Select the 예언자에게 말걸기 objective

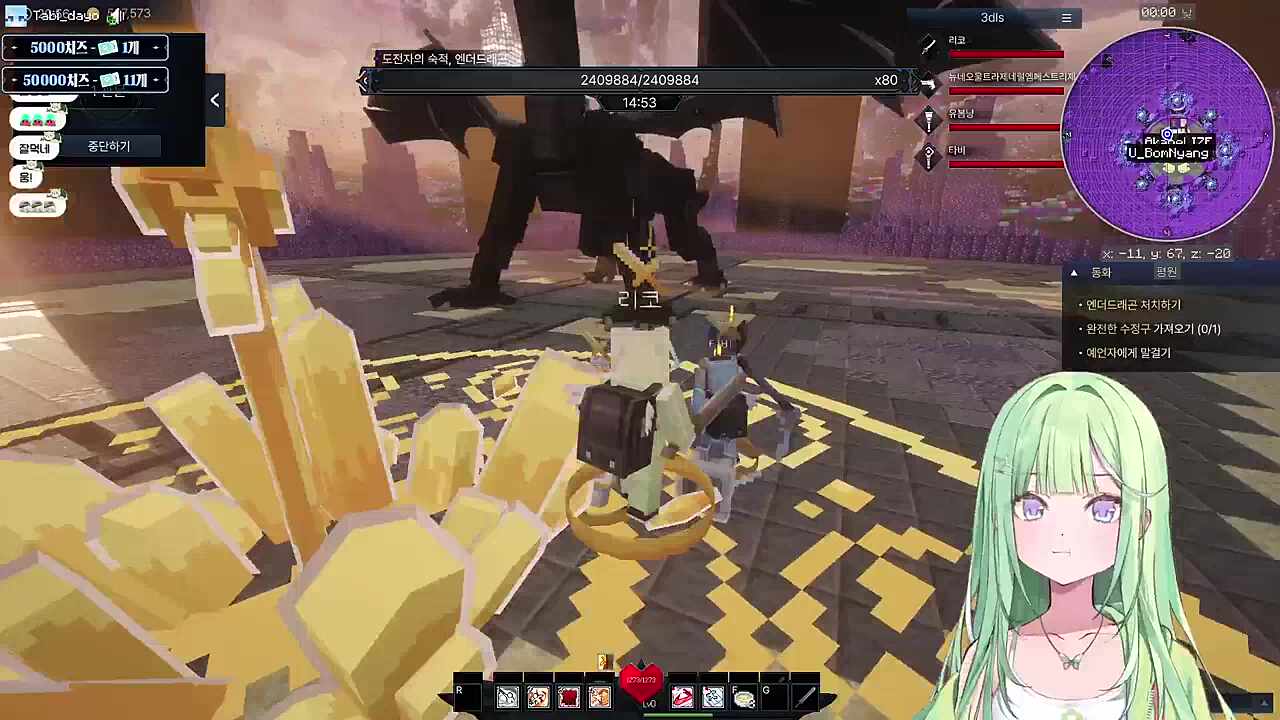pyautogui.click(x=1128, y=353)
